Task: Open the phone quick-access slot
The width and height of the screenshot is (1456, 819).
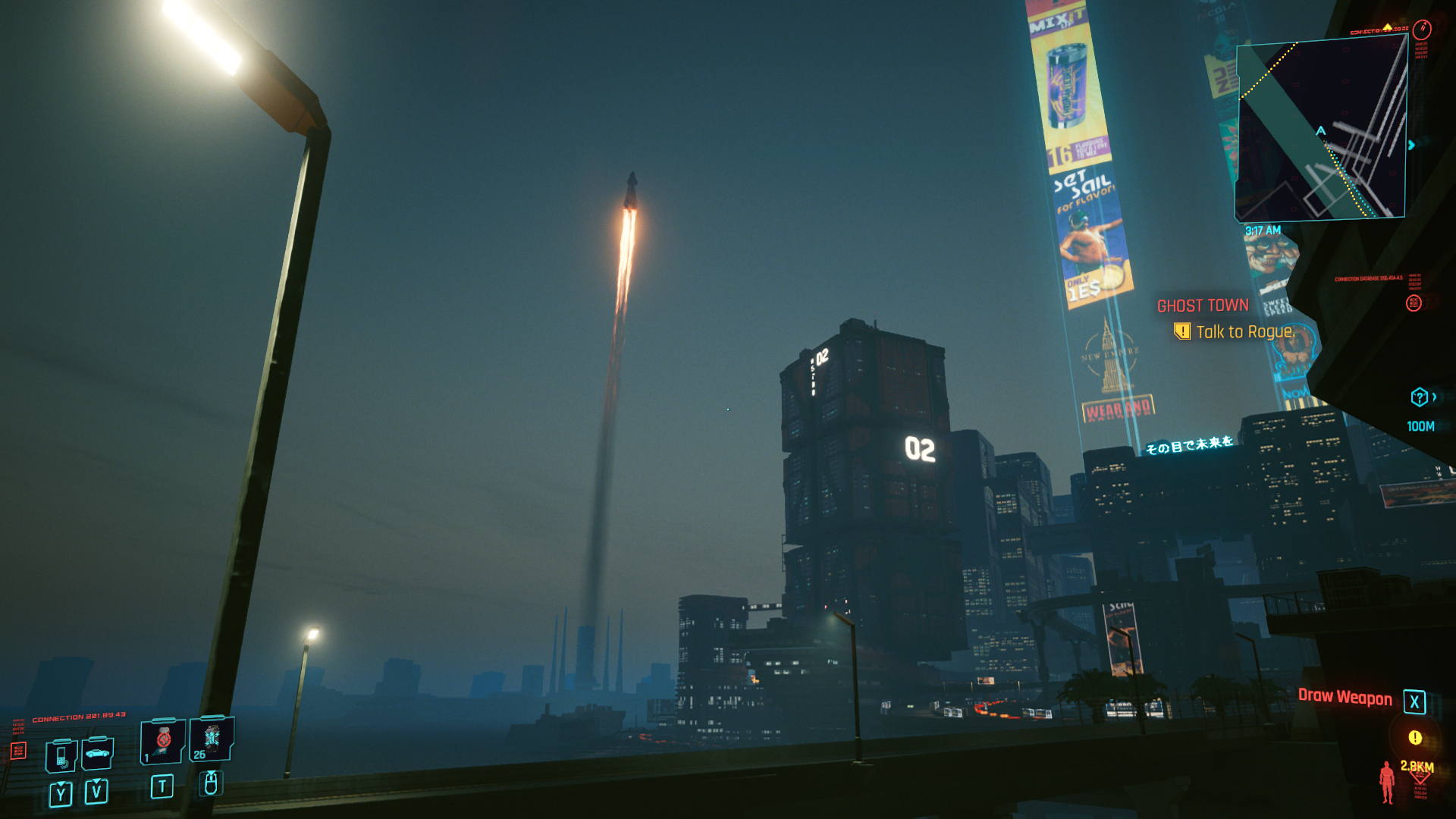Action: (61, 755)
